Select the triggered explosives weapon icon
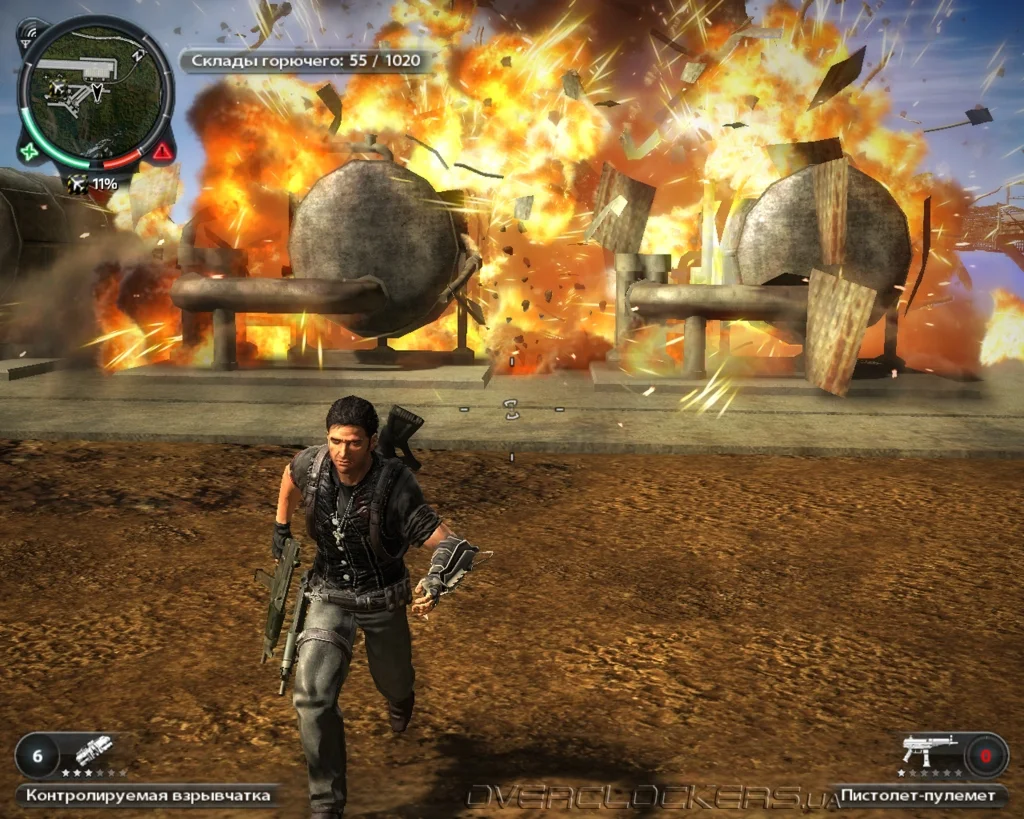The width and height of the screenshot is (1024, 819). pyautogui.click(x=93, y=751)
